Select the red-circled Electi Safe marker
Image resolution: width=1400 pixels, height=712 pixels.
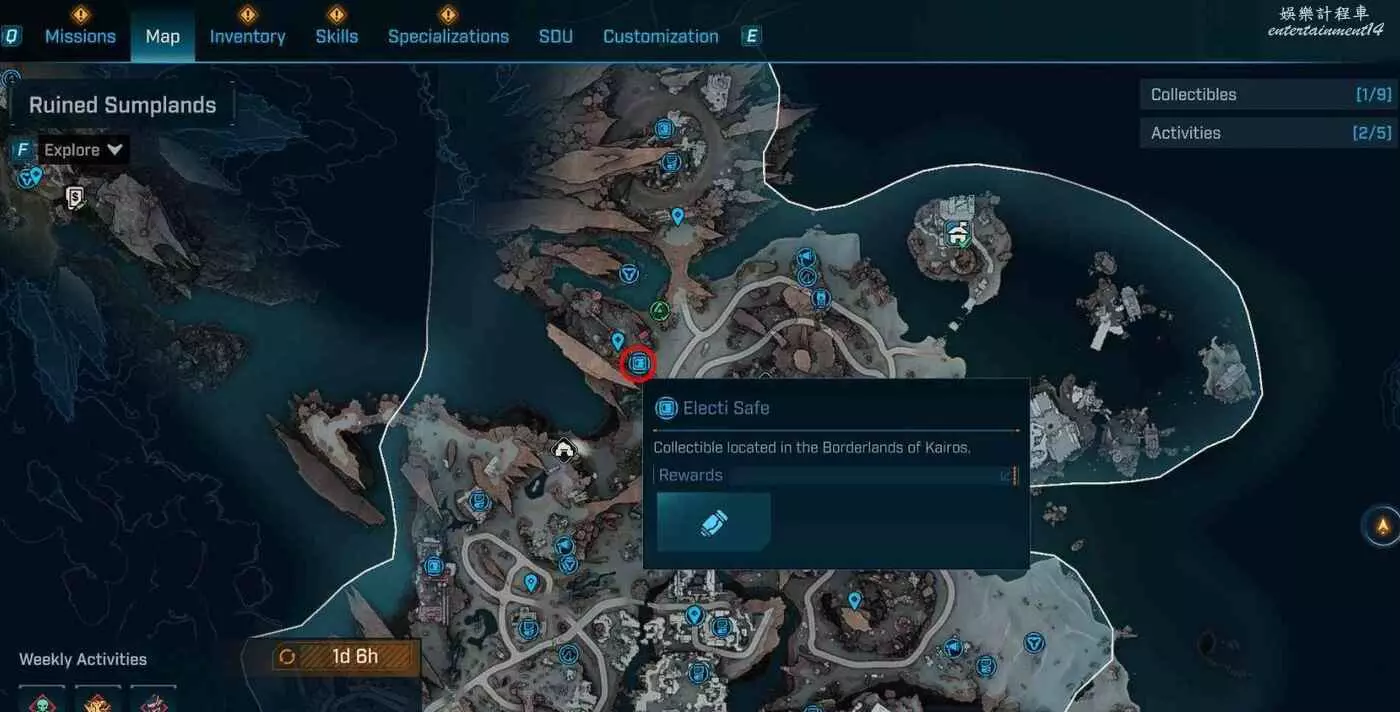click(x=638, y=364)
